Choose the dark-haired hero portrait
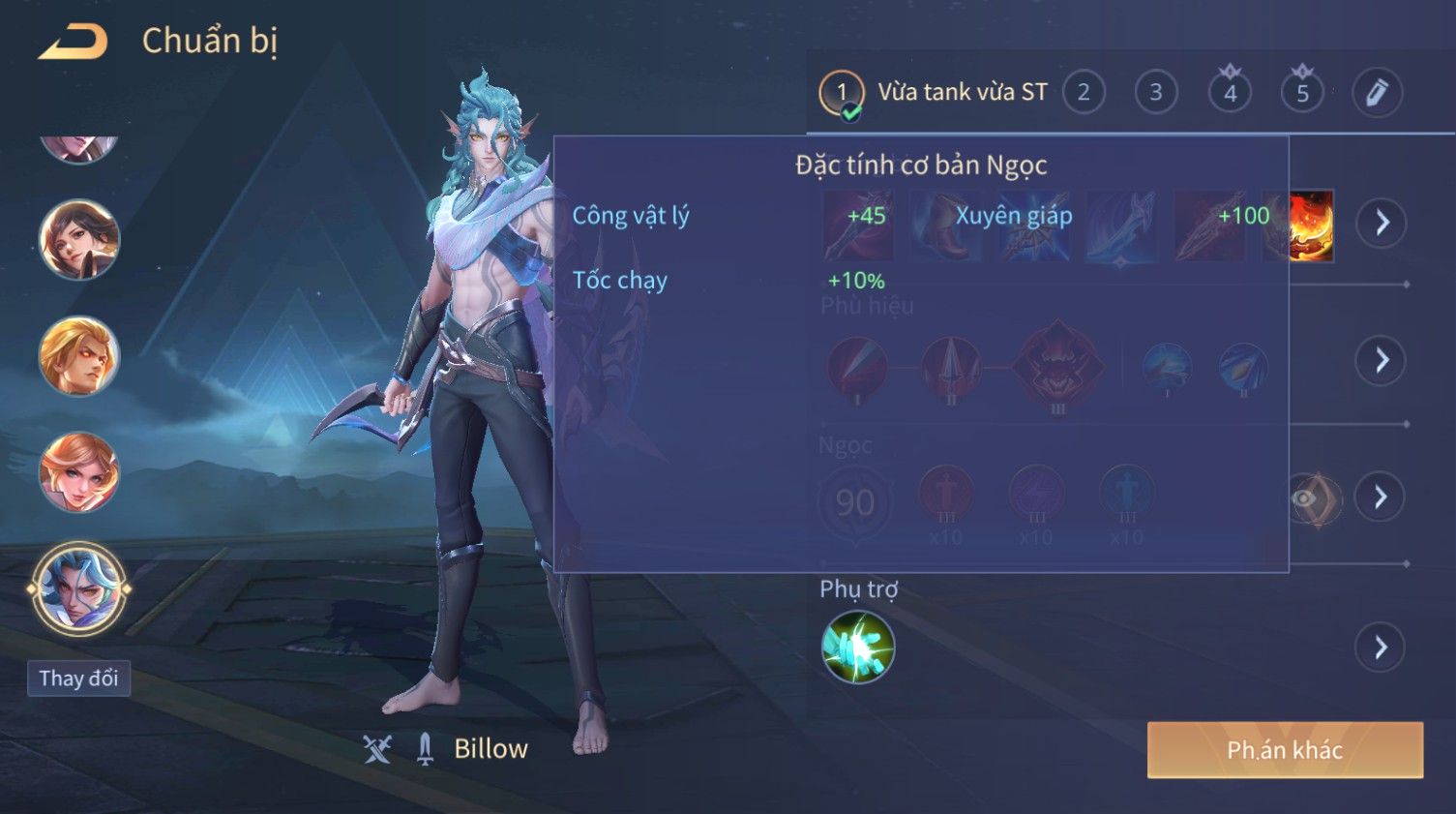Screen dimensions: 1456x814 tap(78, 239)
